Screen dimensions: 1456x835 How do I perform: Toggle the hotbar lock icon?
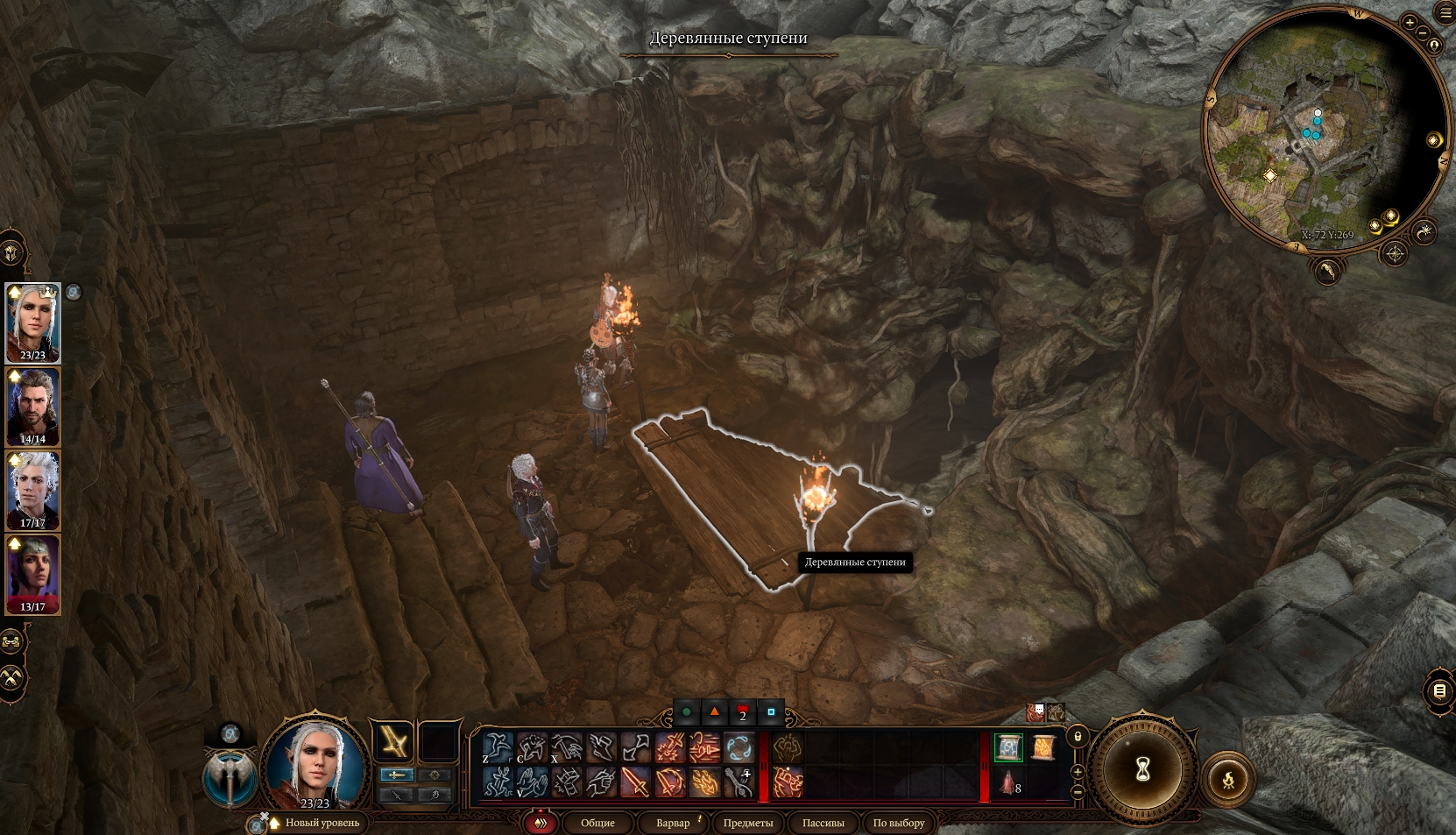coord(1078,736)
